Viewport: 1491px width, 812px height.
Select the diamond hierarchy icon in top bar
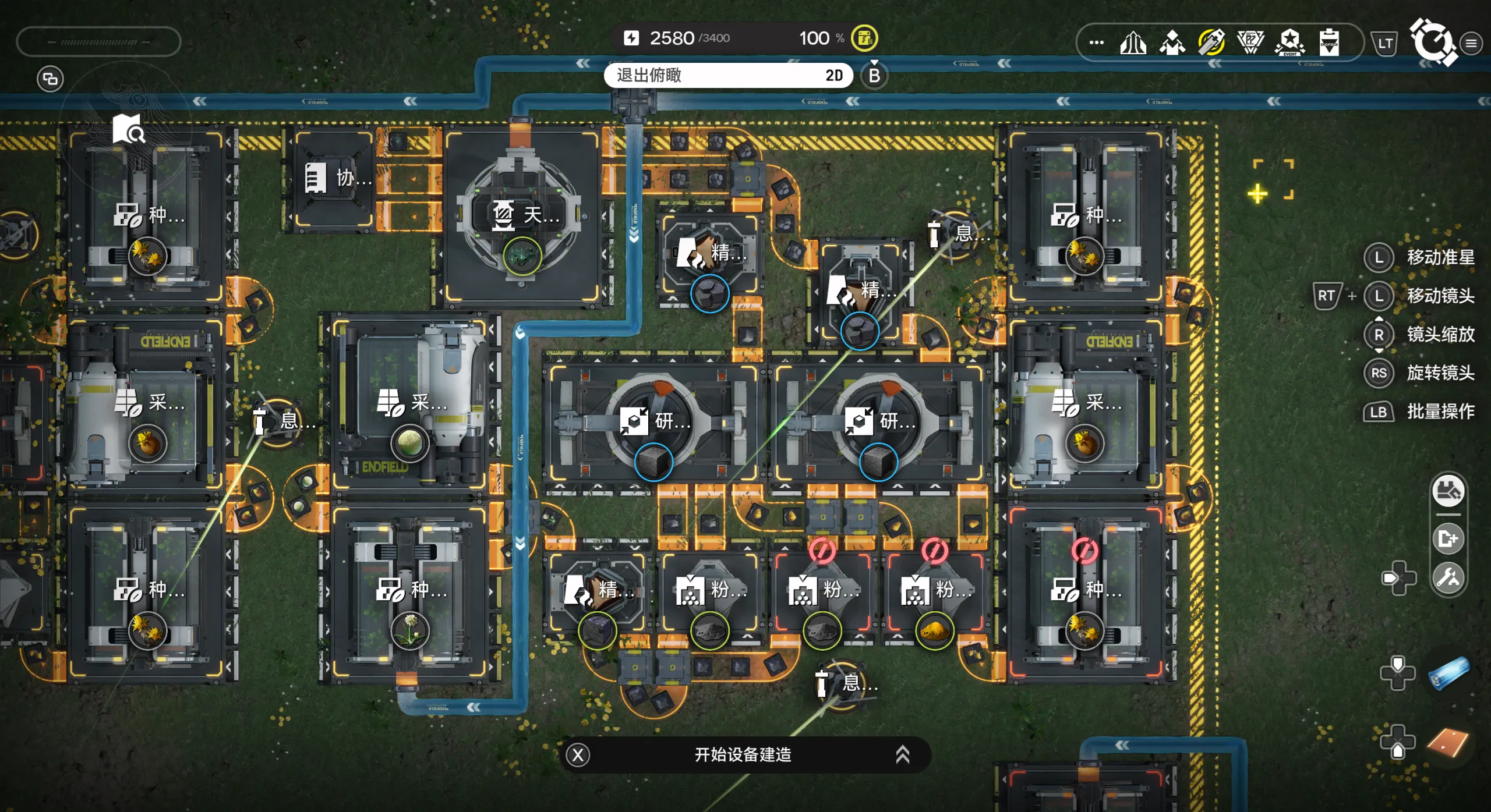pos(1172,42)
